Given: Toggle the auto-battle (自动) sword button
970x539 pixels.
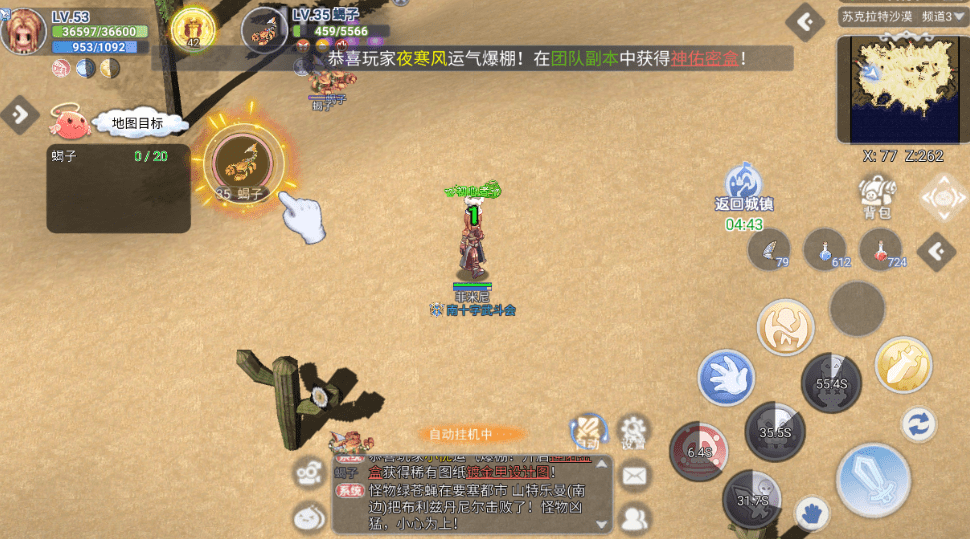Looking at the screenshot, I should click(x=588, y=431).
